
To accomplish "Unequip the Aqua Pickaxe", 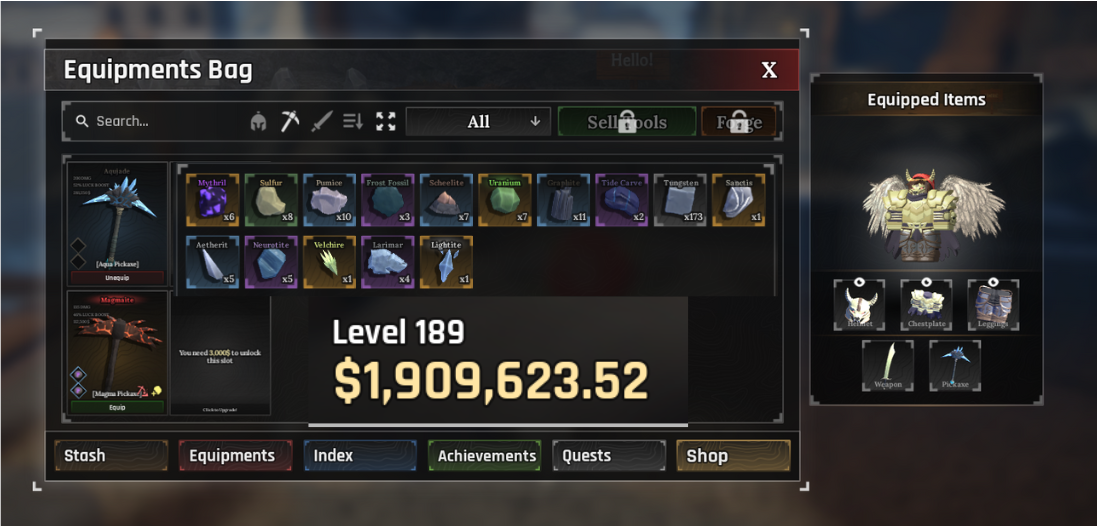I will tap(118, 277).
